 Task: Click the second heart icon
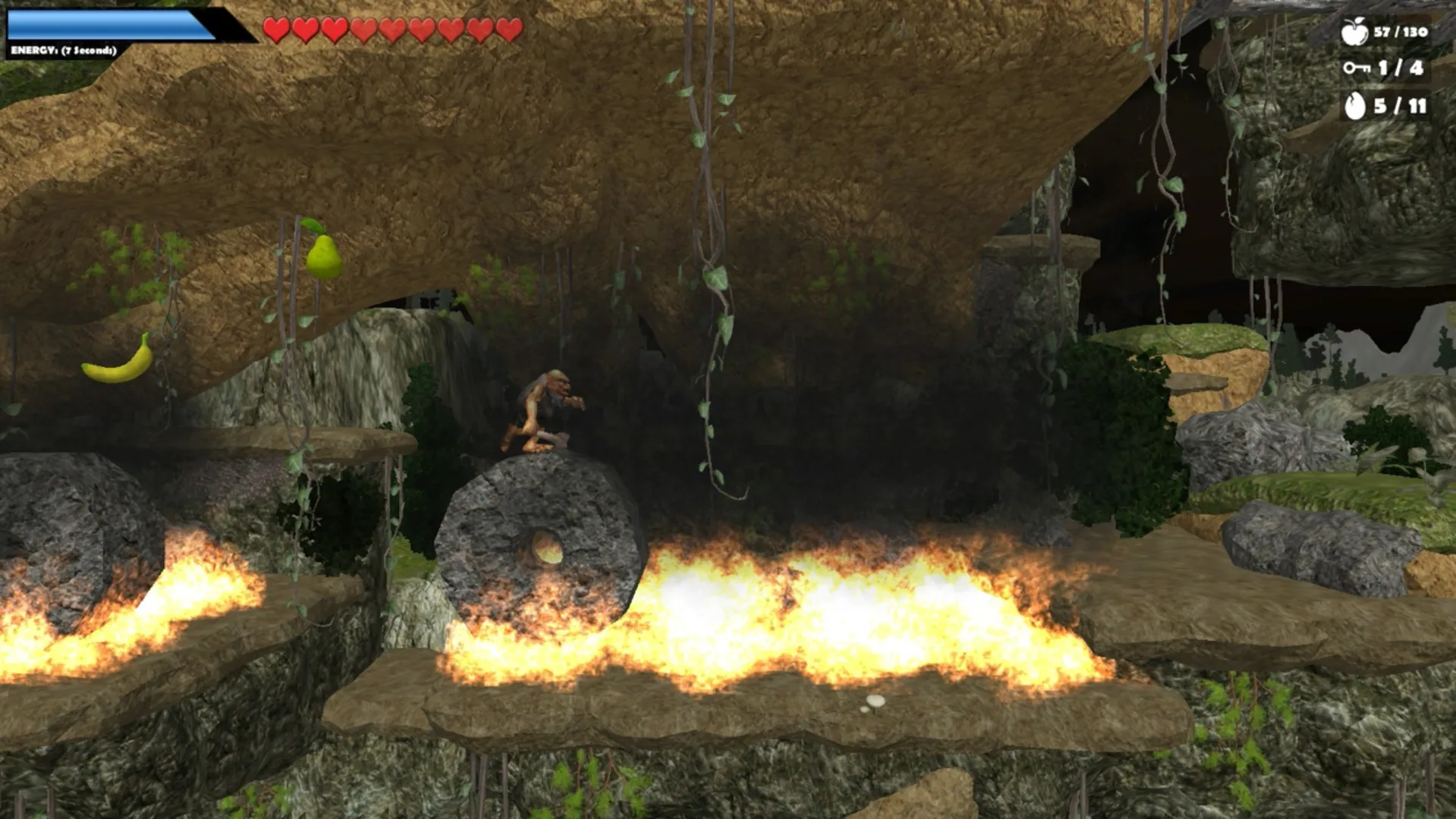[305, 29]
